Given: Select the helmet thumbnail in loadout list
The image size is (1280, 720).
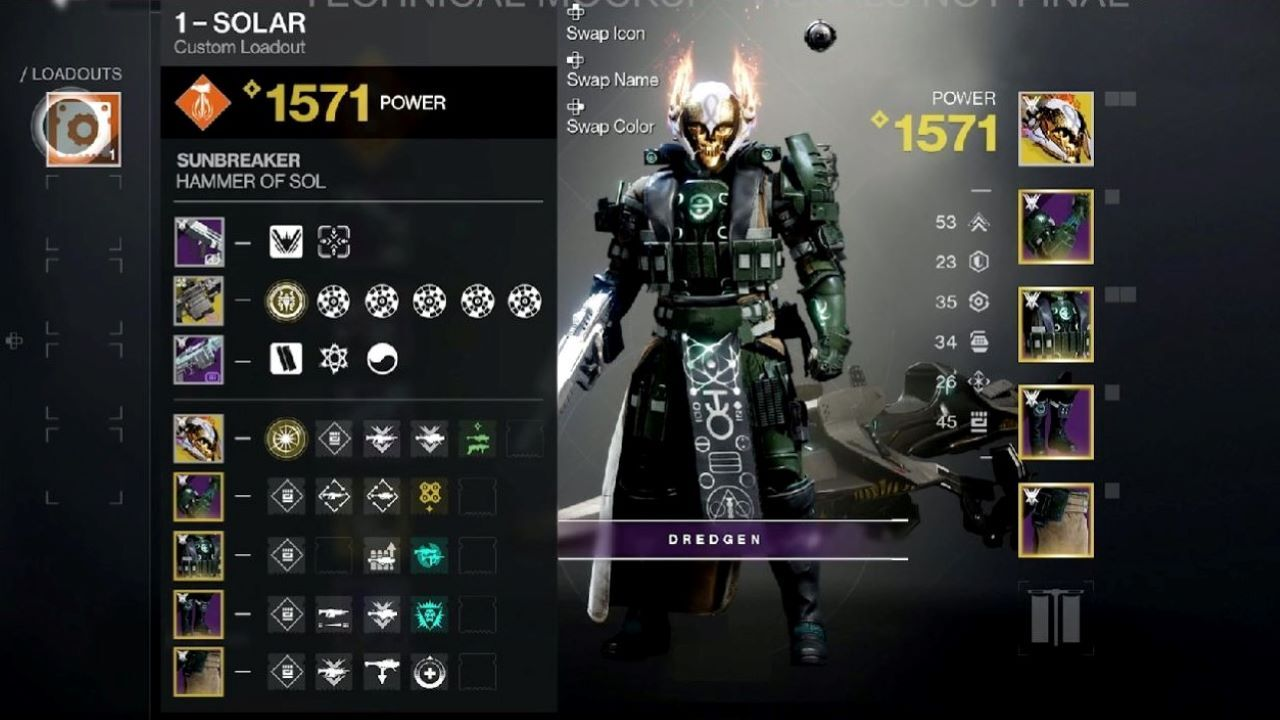Looking at the screenshot, I should coord(198,438).
